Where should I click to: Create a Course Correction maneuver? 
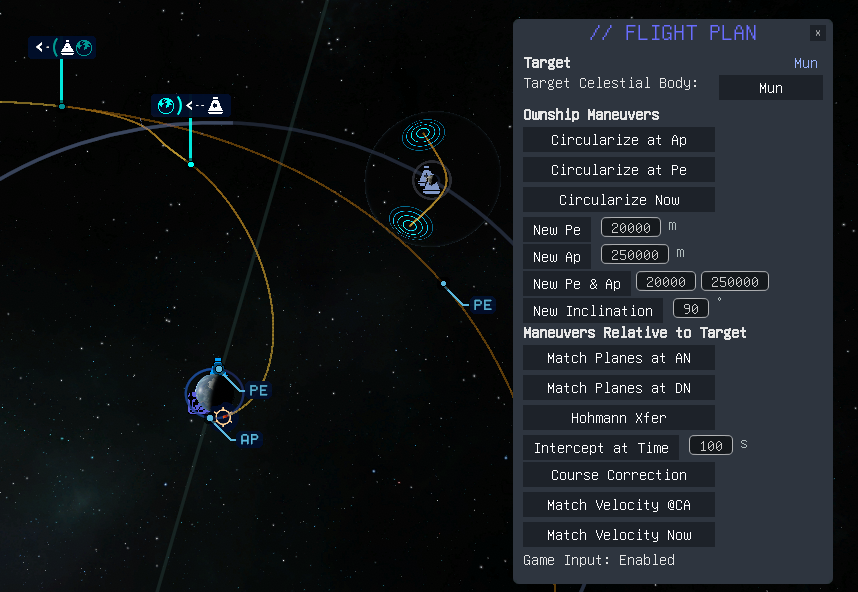coord(618,475)
